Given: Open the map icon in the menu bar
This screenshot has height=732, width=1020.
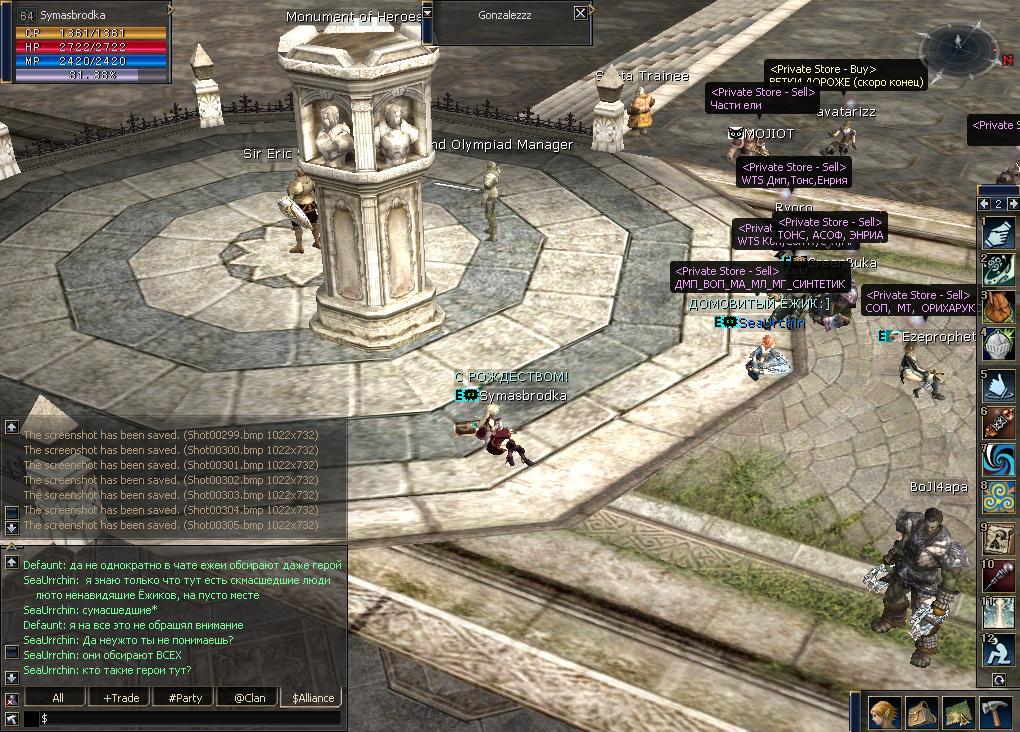Looking at the screenshot, I should click(959, 712).
